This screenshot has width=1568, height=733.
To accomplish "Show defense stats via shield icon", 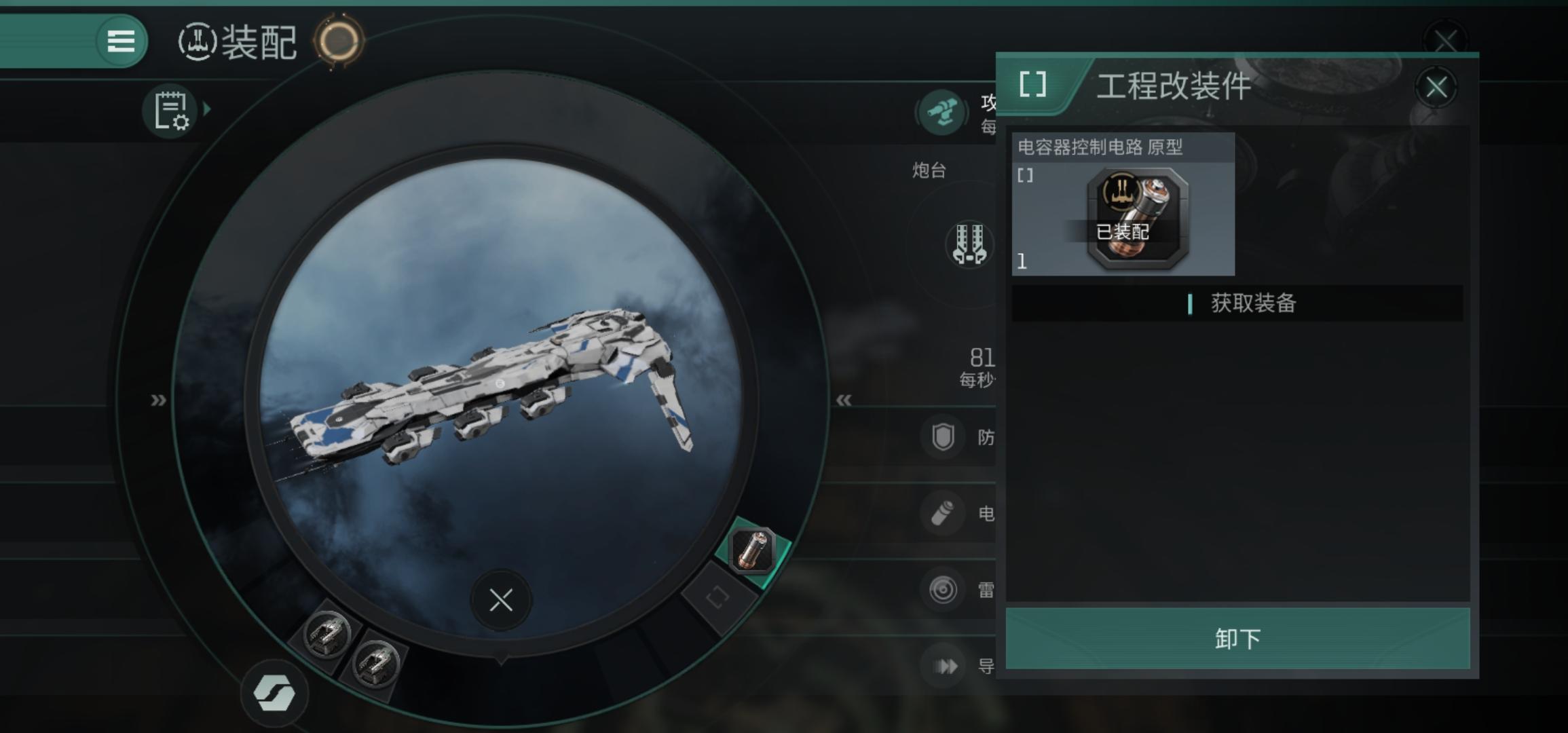I will (943, 438).
